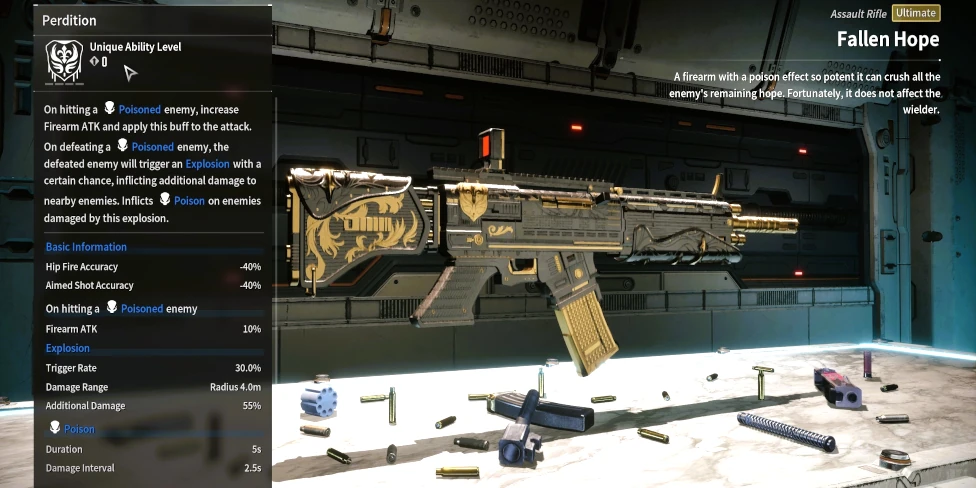Select the Ultimate rarity tag
This screenshot has width=976, height=488.
[x=915, y=13]
